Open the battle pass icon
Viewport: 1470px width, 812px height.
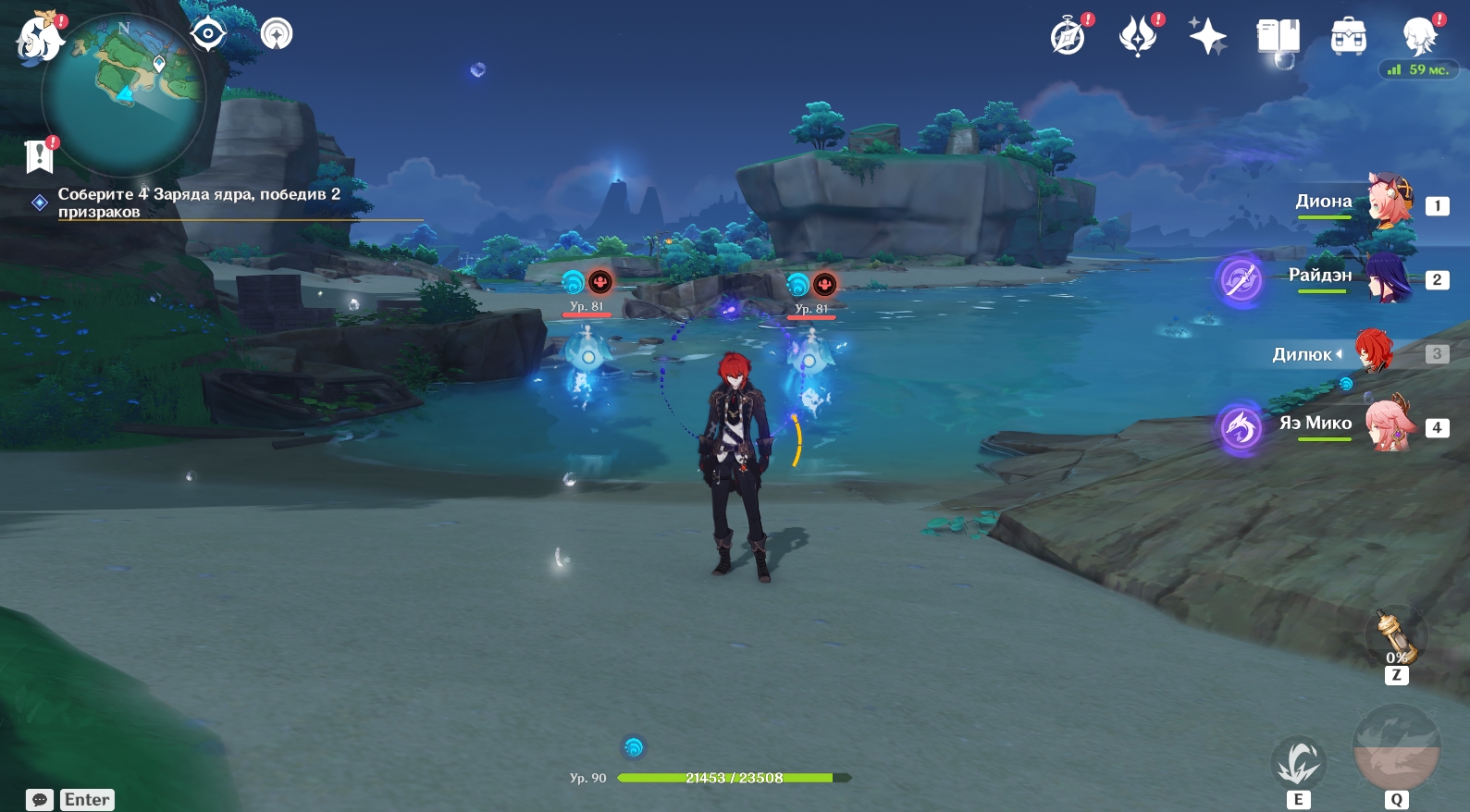[1138, 37]
